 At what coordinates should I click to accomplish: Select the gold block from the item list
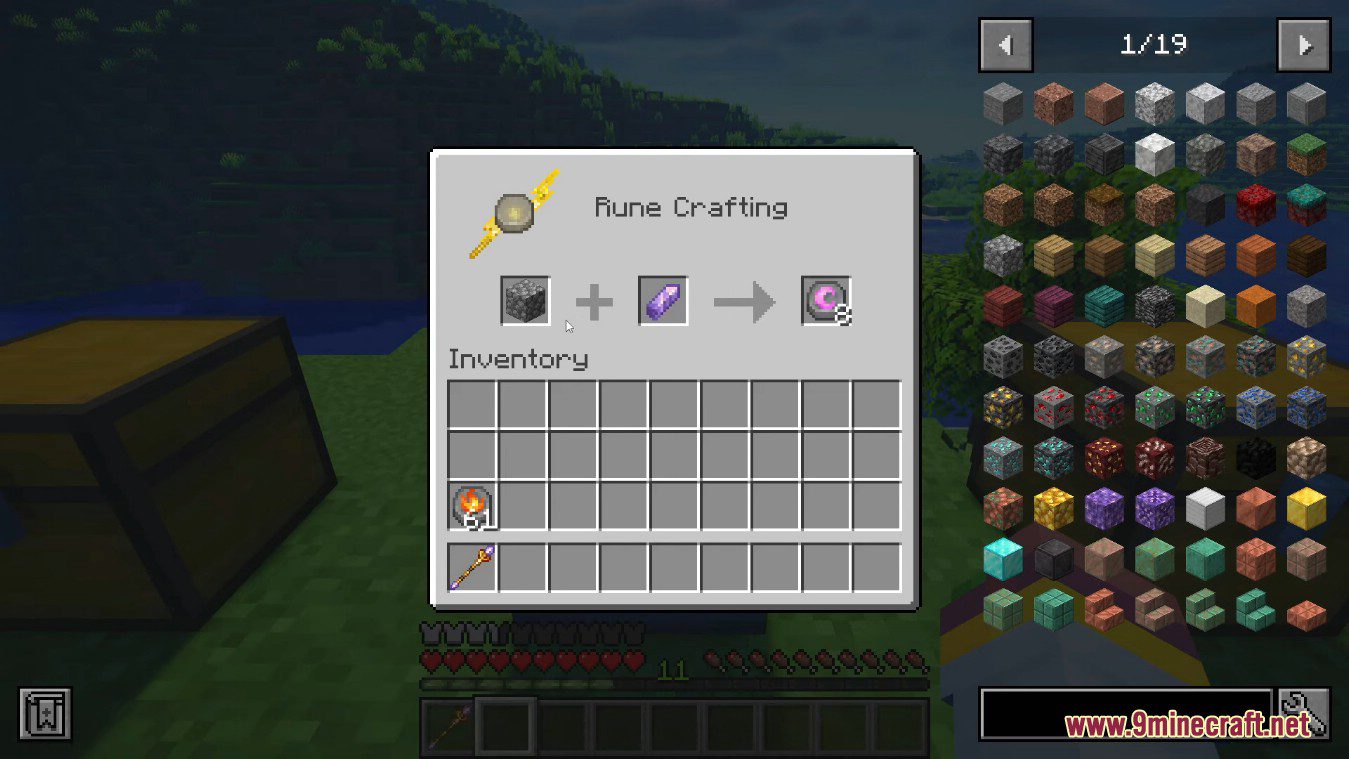[1305, 506]
